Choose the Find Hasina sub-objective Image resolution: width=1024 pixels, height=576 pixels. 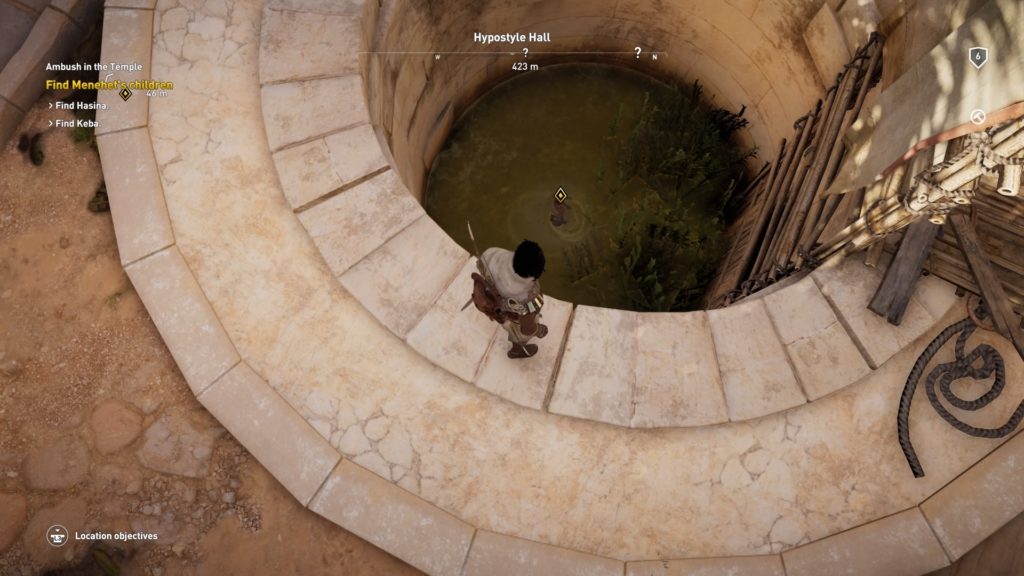(x=80, y=105)
